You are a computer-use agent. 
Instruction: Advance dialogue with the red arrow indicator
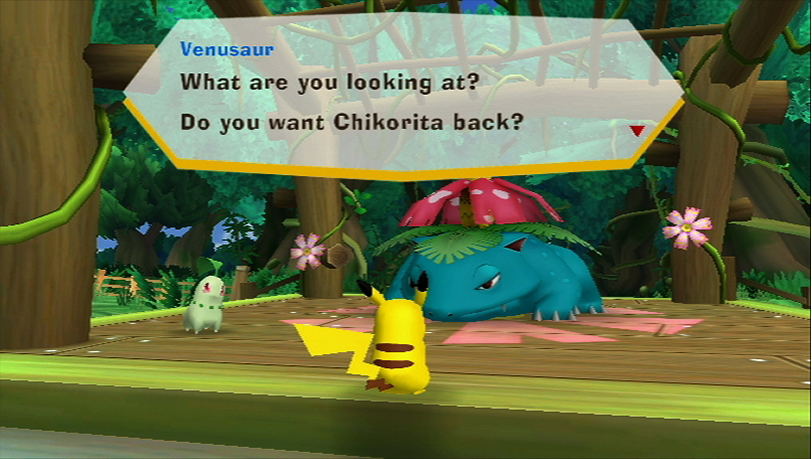click(x=637, y=130)
